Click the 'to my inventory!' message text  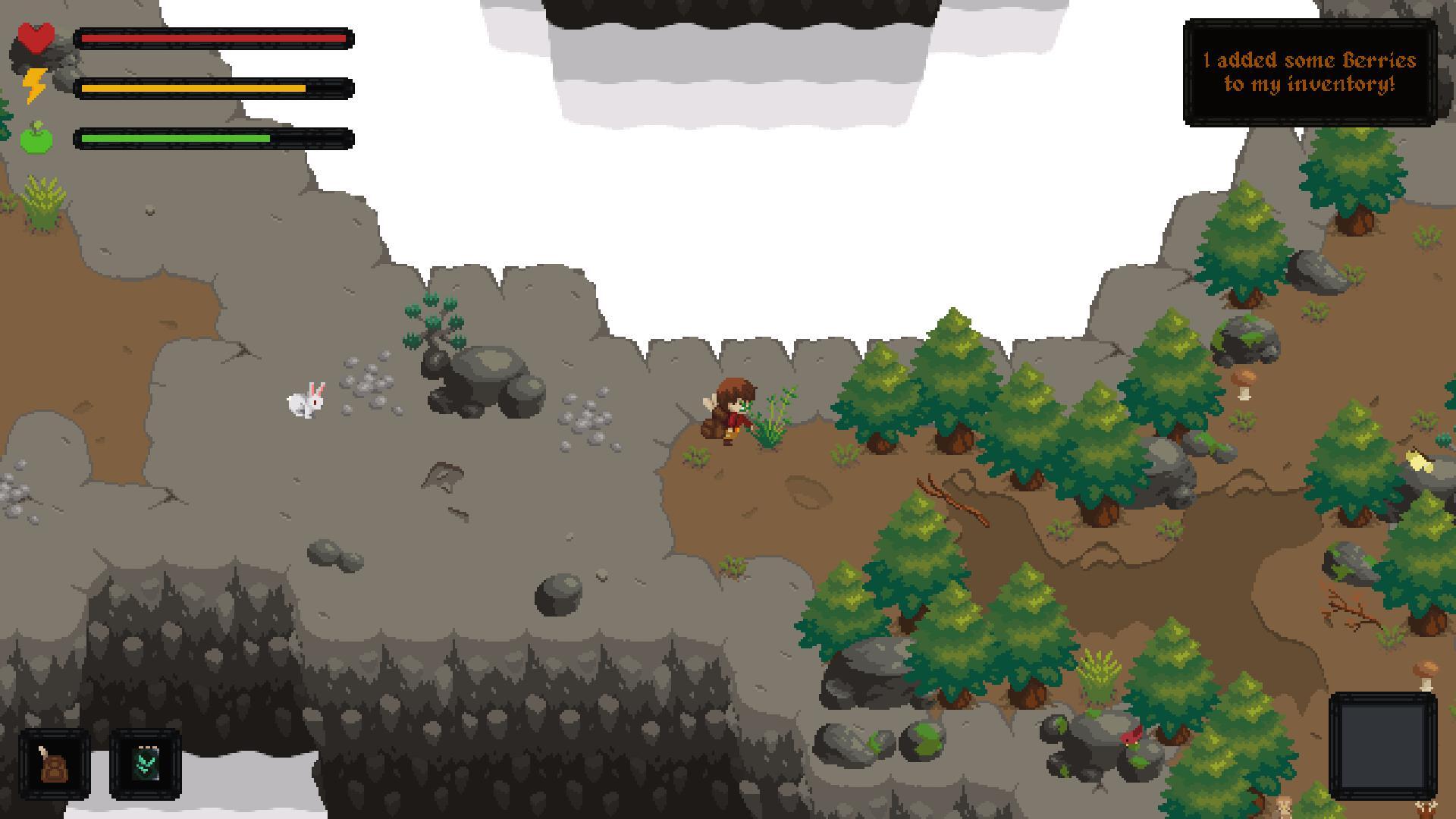(1312, 86)
